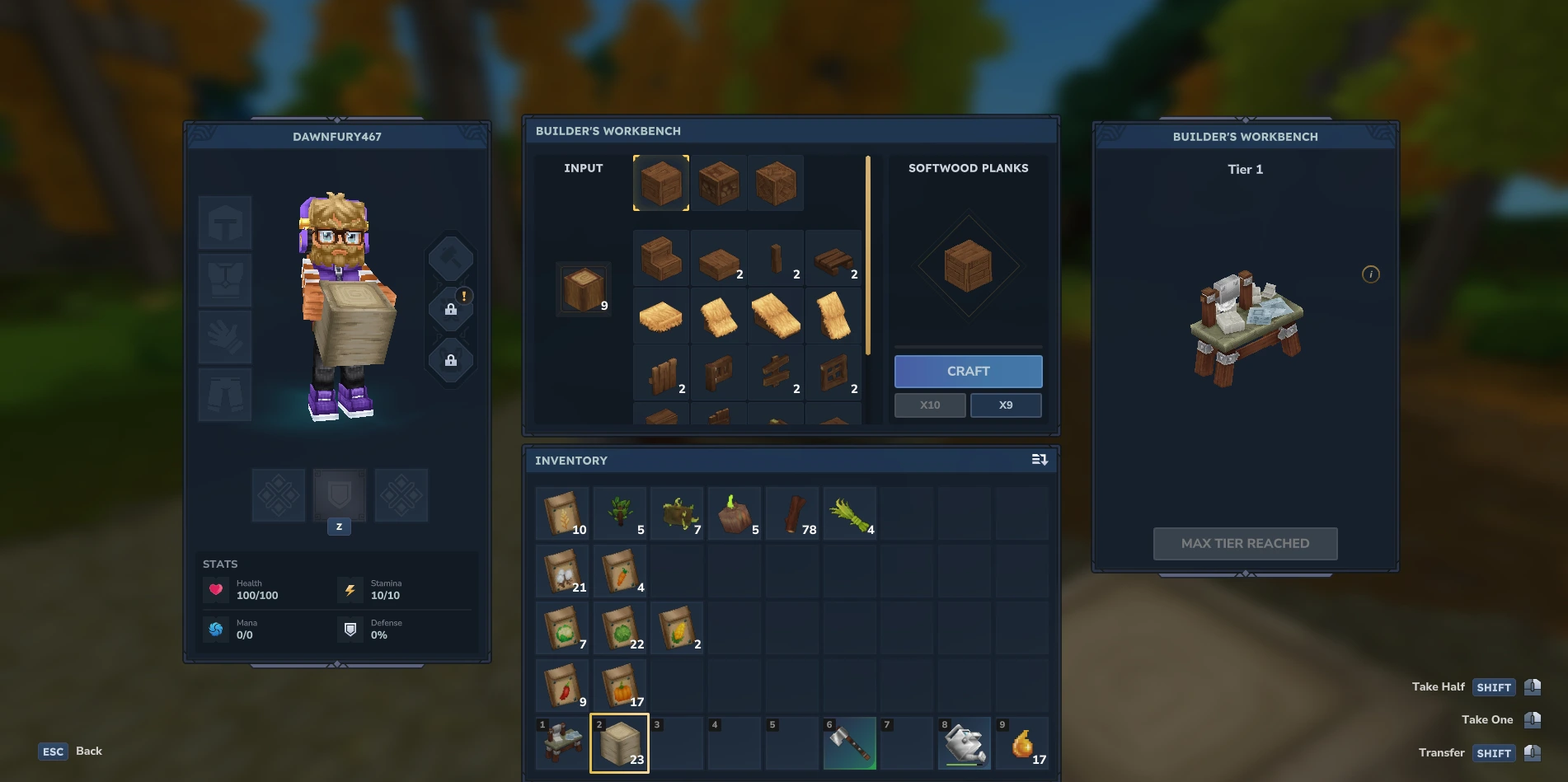The height and width of the screenshot is (782, 1568).
Task: Click the X9 craft multiplier button
Action: pyautogui.click(x=1006, y=405)
